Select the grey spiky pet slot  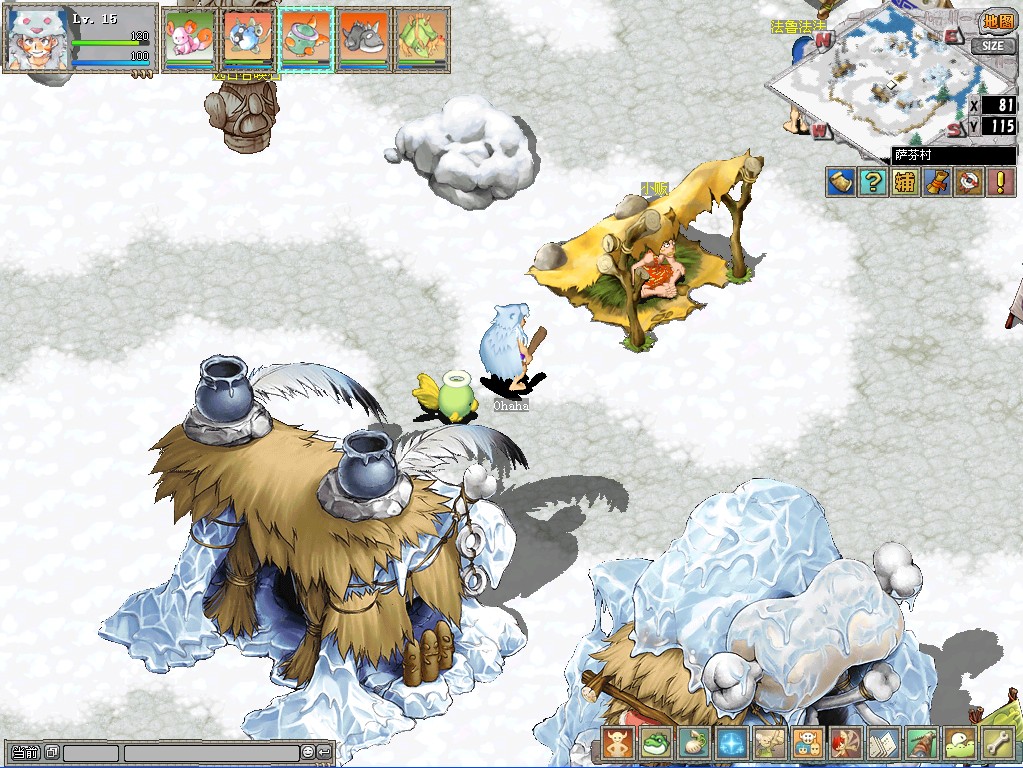point(364,39)
